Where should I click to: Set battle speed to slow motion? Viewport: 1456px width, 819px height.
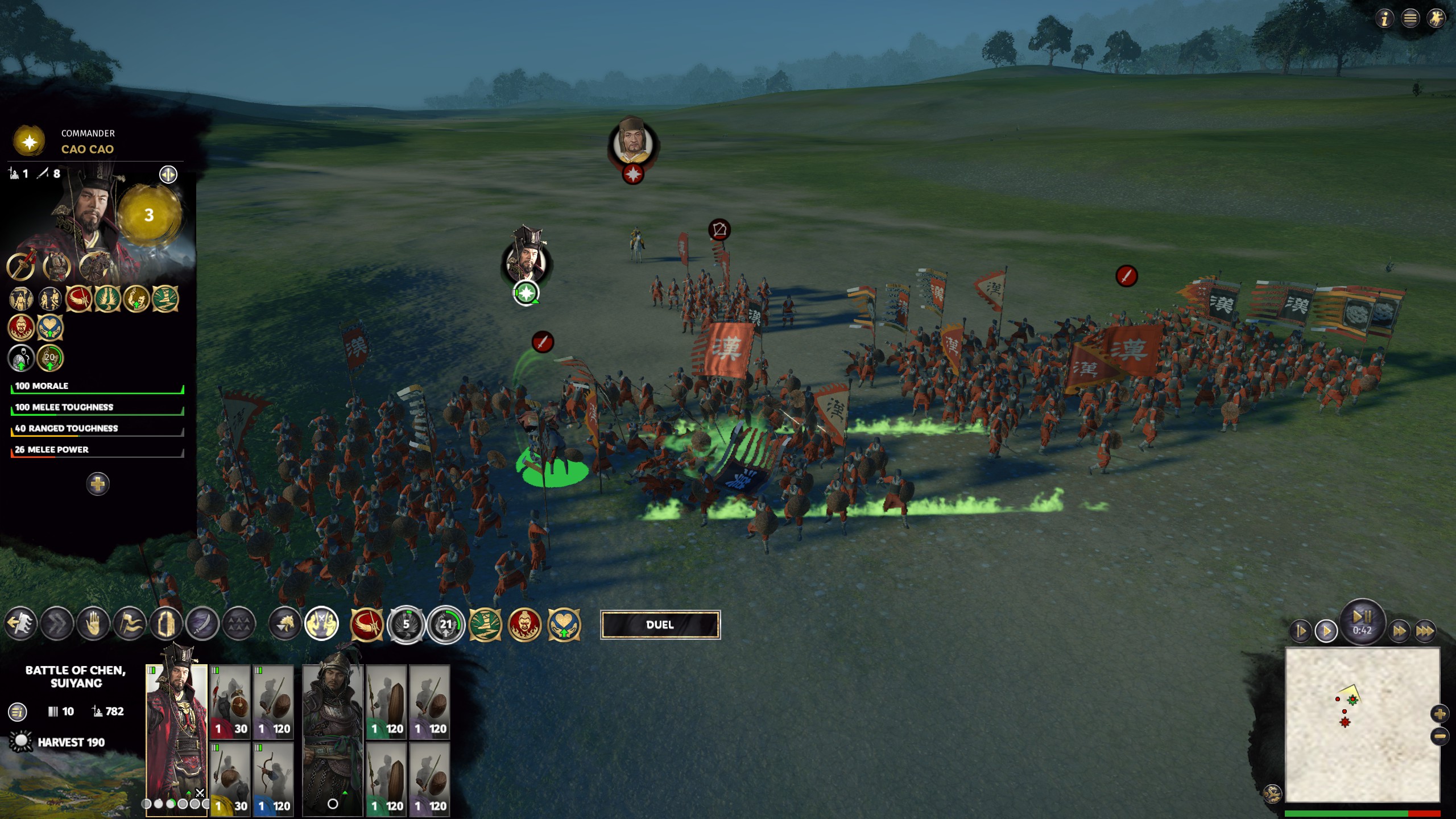[1301, 631]
